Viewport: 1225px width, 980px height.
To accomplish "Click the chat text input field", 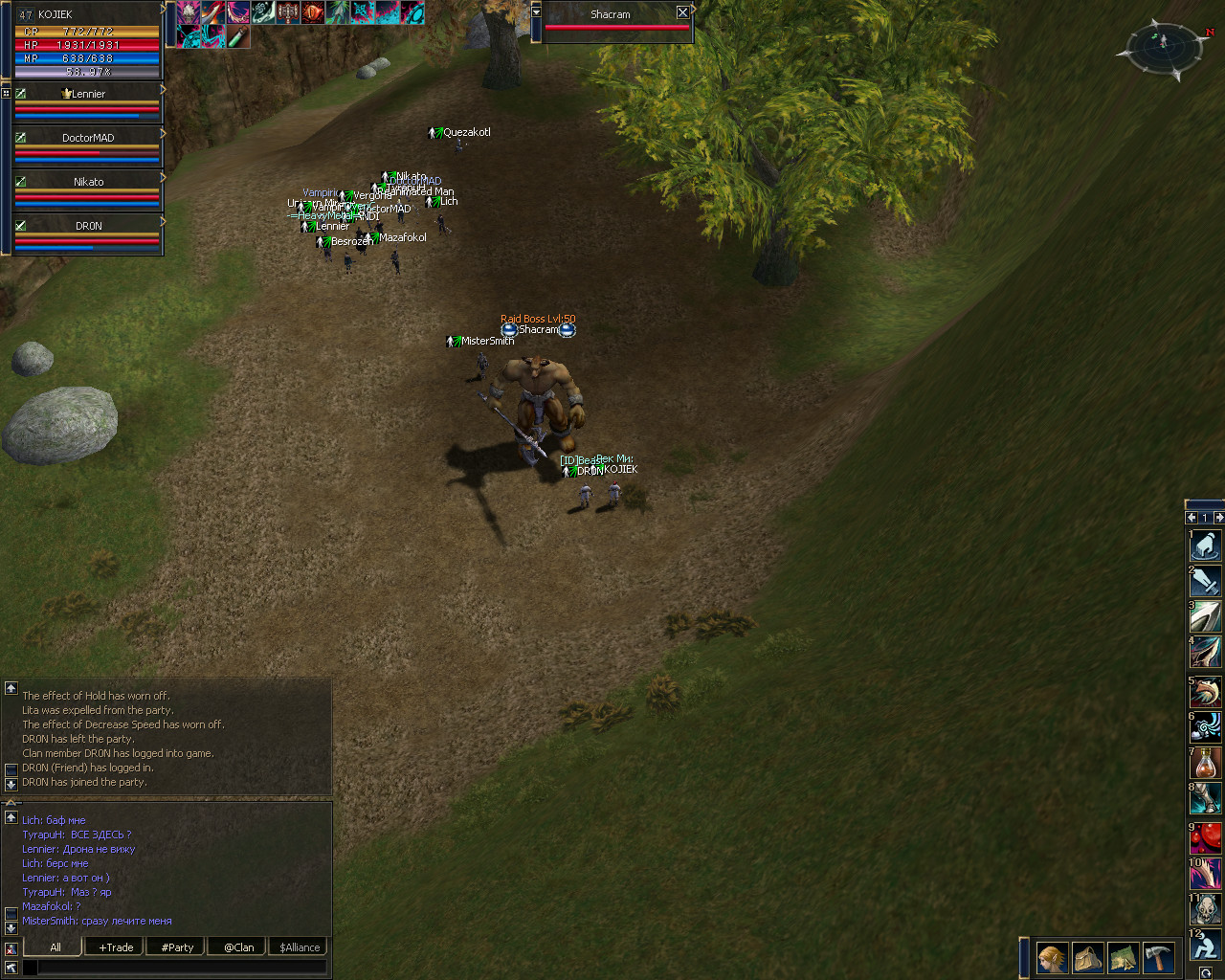I will [x=182, y=968].
